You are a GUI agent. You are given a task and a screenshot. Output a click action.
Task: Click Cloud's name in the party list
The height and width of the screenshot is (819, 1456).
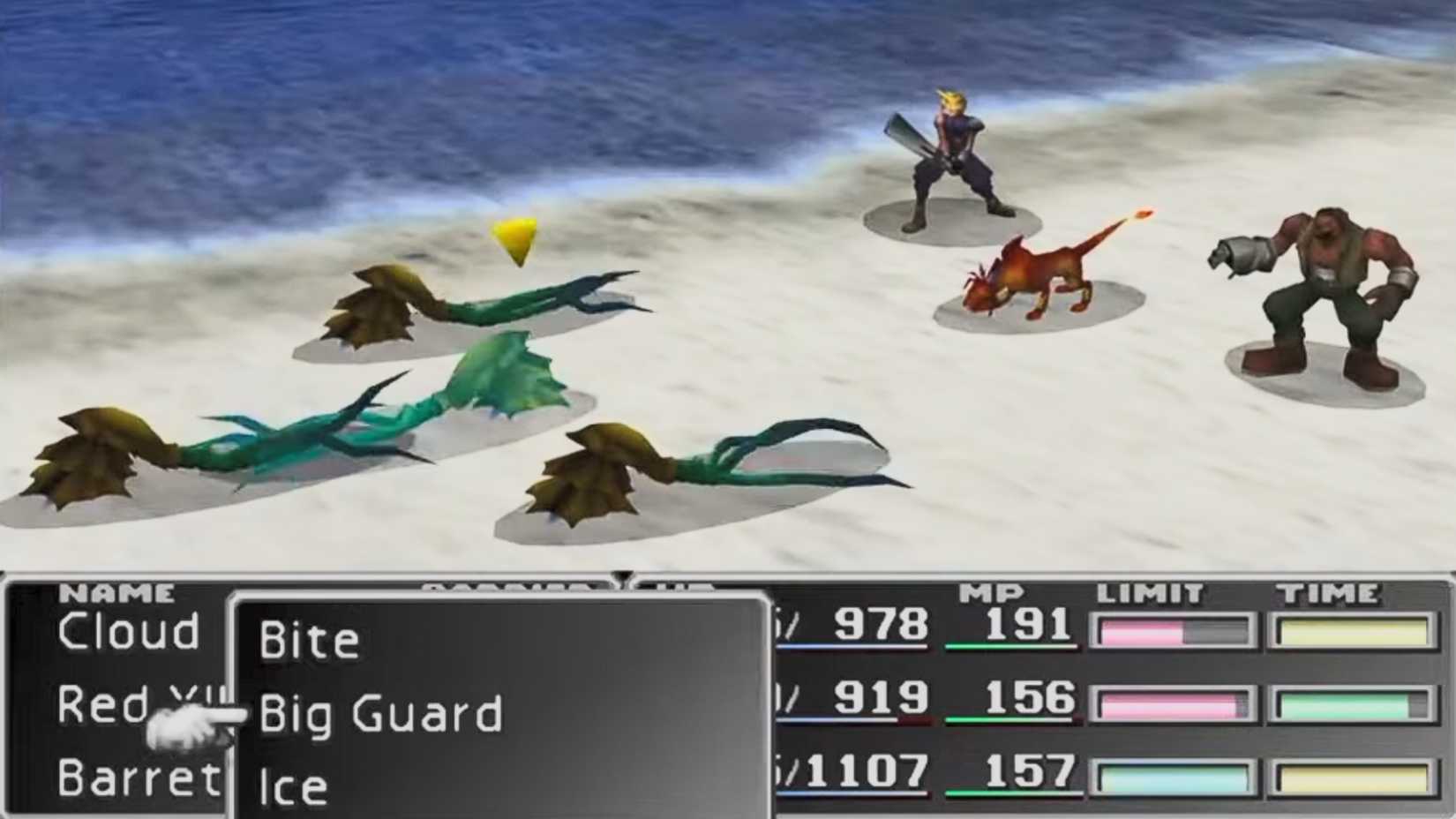coord(131,631)
